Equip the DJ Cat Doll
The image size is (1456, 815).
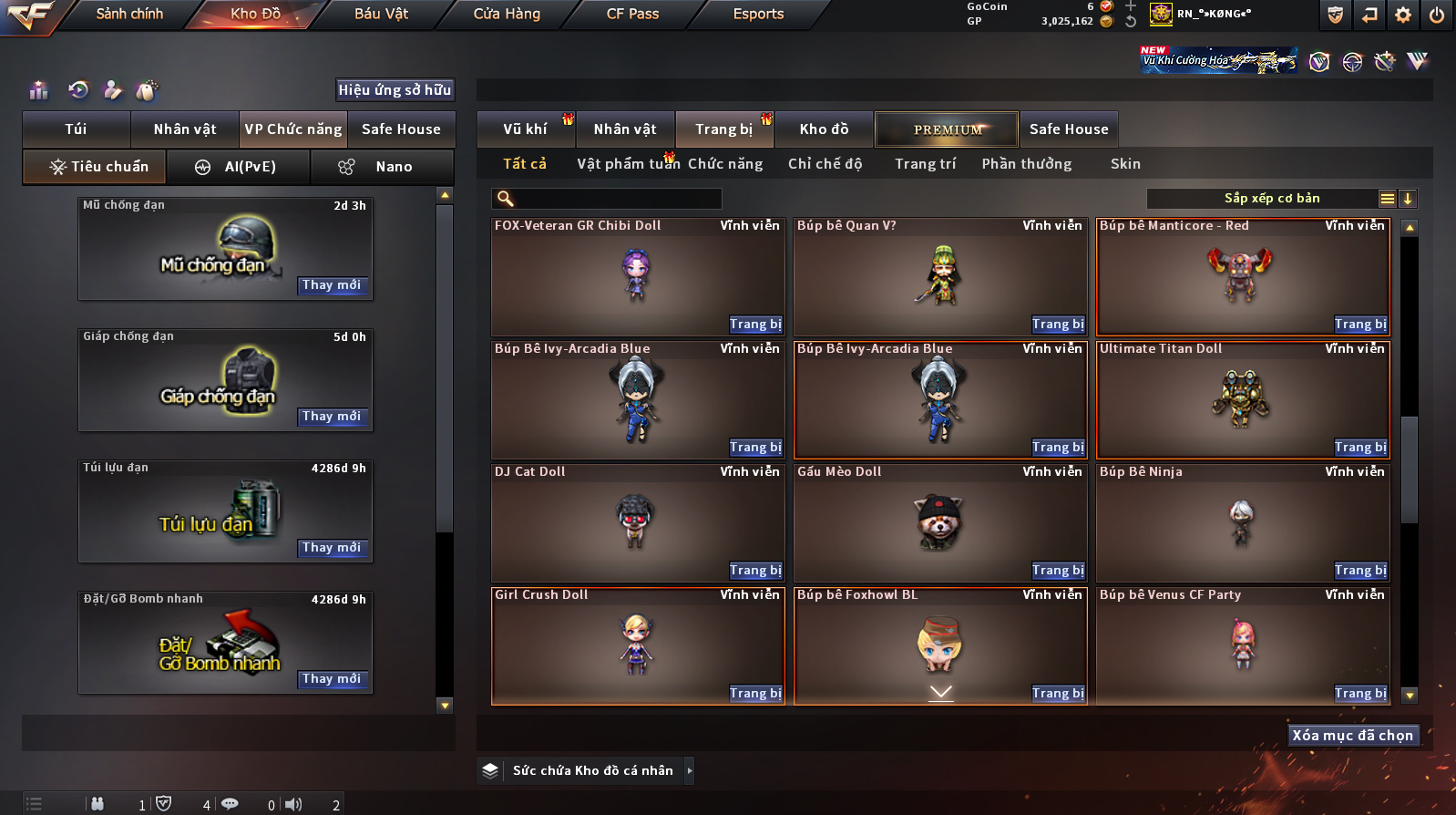[755, 571]
